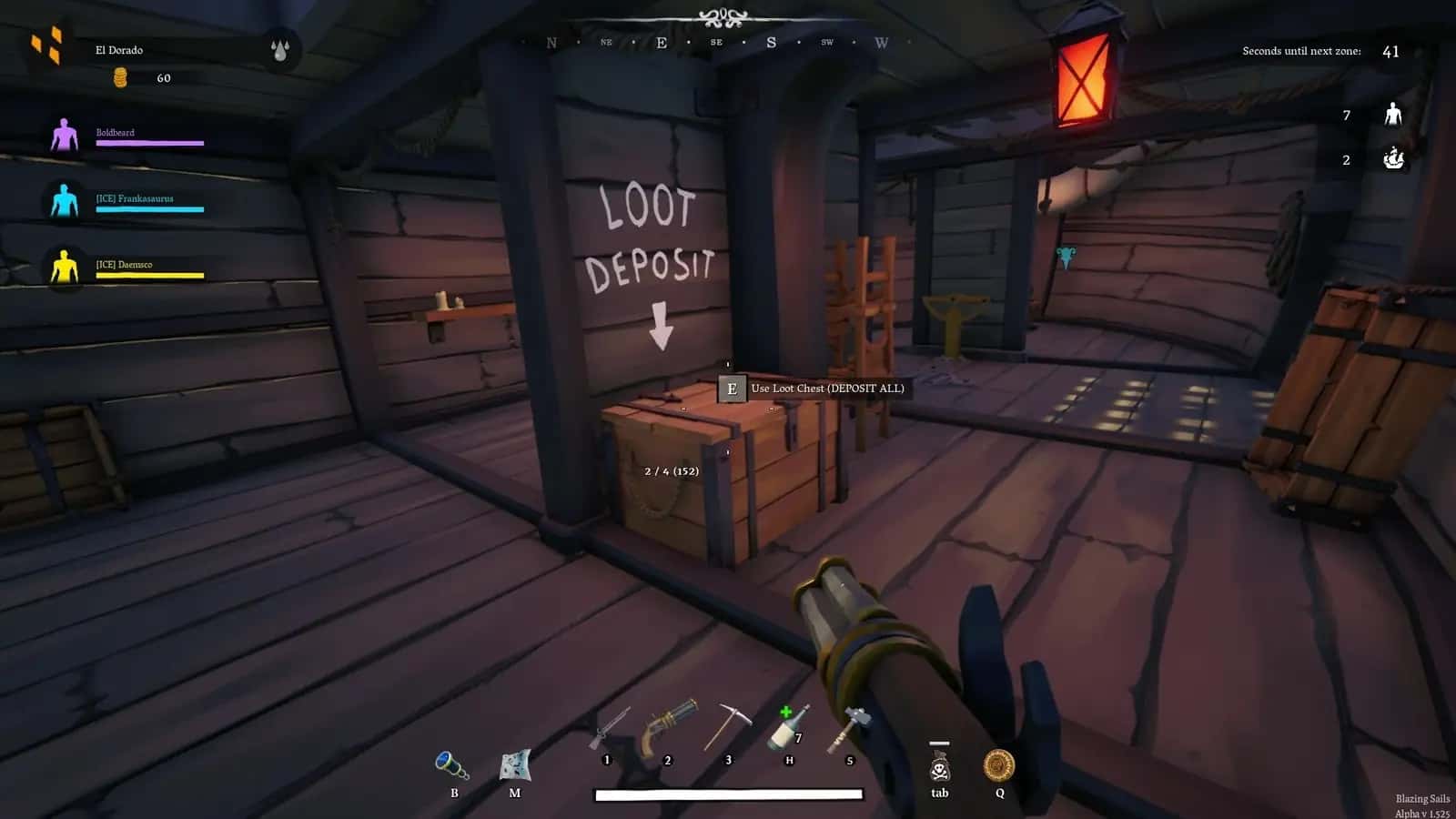Equip the repair hammer
This screenshot has height=819, width=1456.
848,728
